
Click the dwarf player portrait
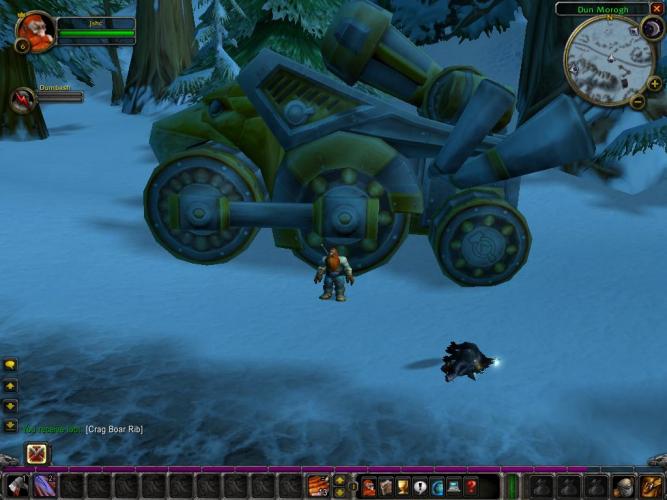(37, 30)
